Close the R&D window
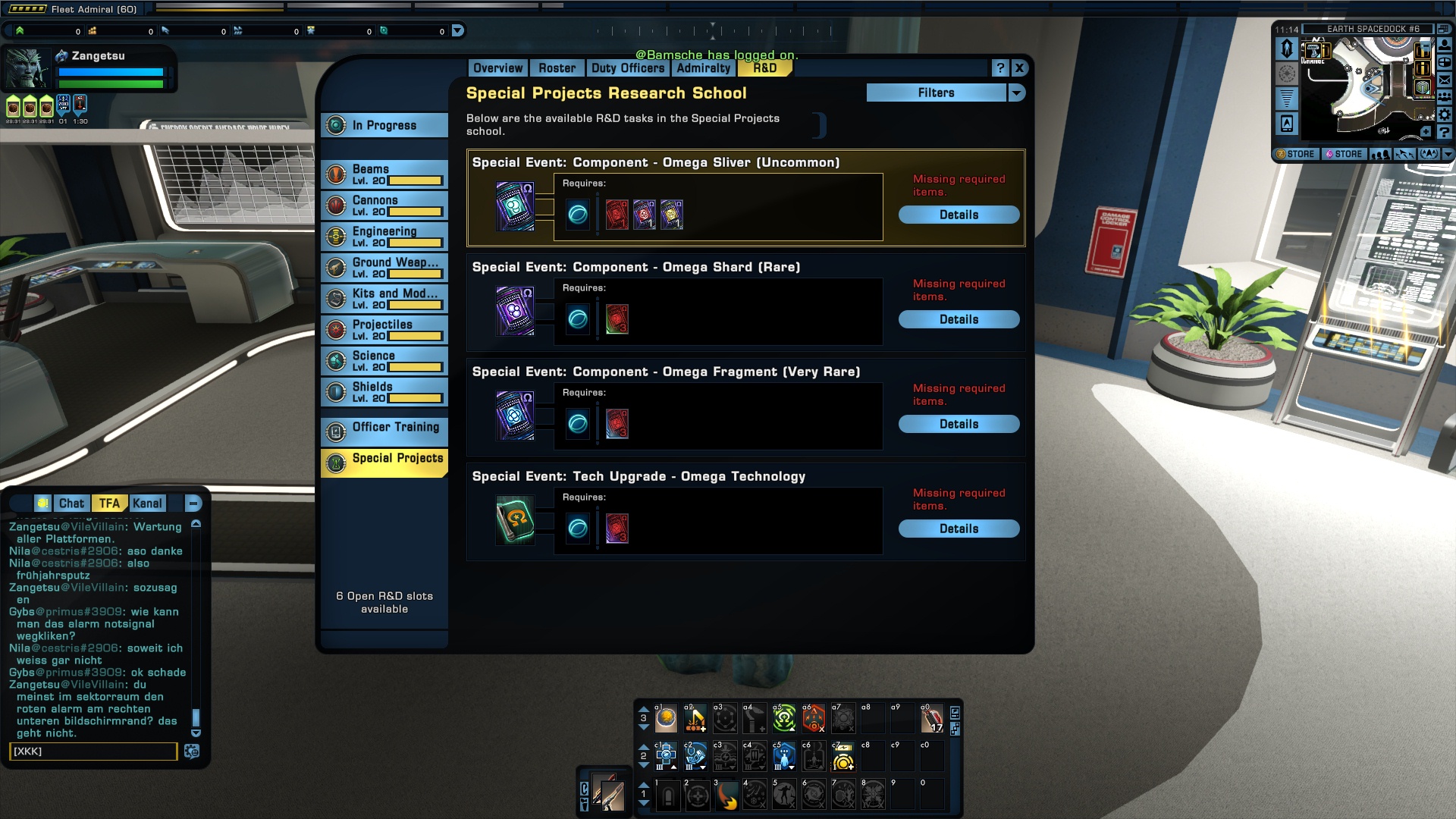Image resolution: width=1456 pixels, height=819 pixels. tap(1019, 68)
